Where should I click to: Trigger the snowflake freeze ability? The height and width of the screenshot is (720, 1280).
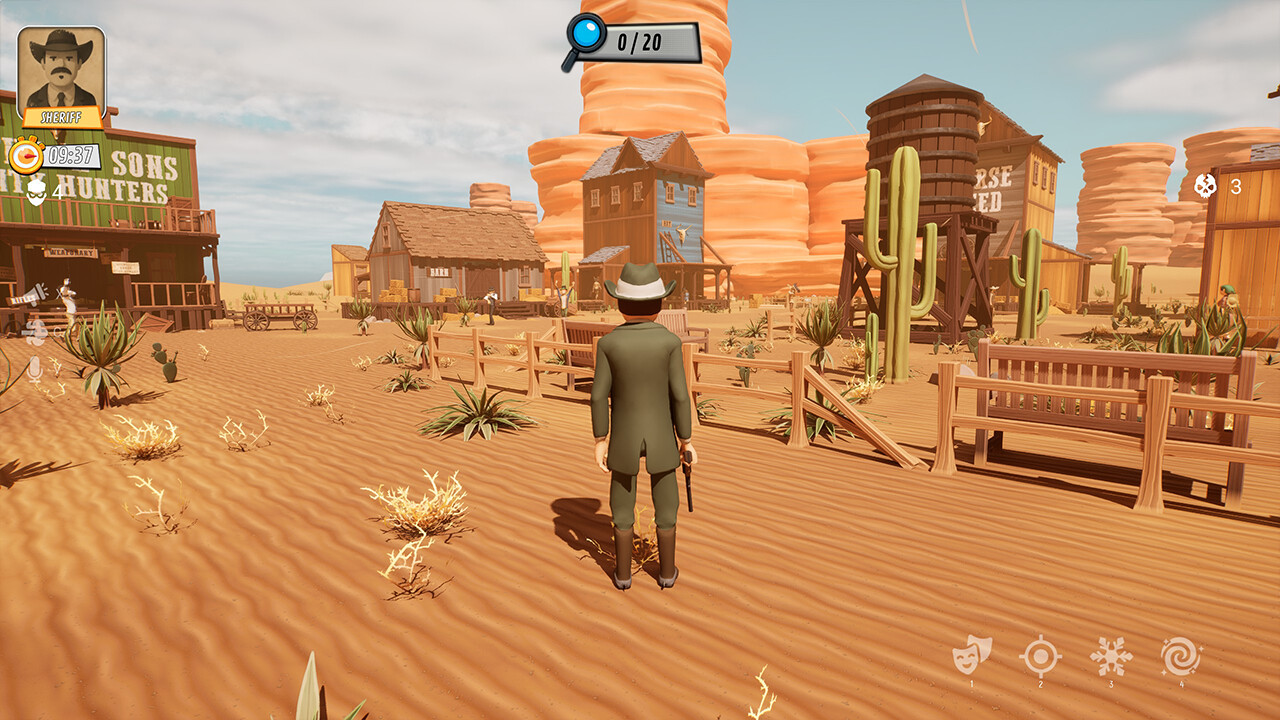pos(1110,655)
